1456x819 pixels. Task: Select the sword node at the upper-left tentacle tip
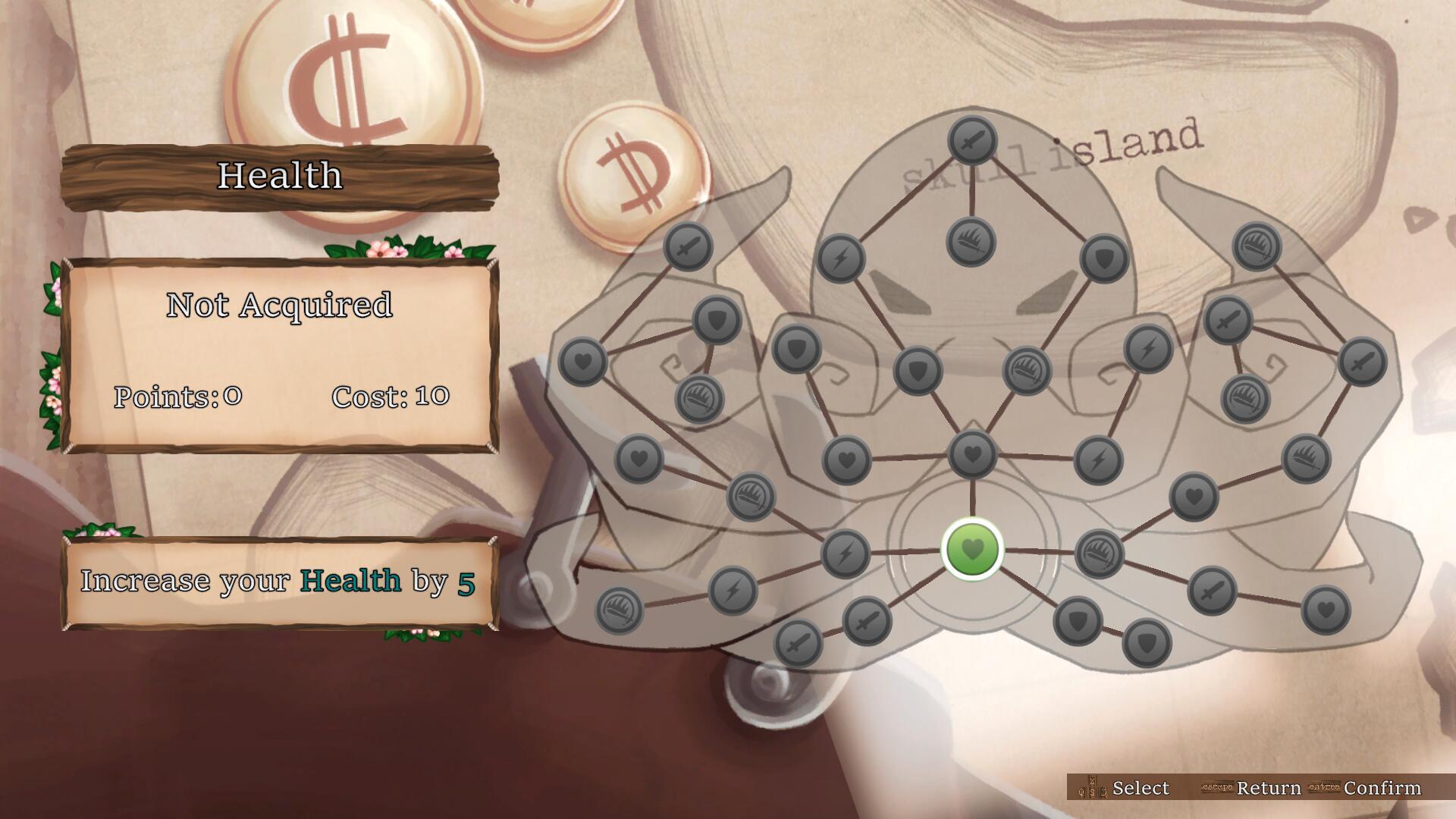pos(688,246)
